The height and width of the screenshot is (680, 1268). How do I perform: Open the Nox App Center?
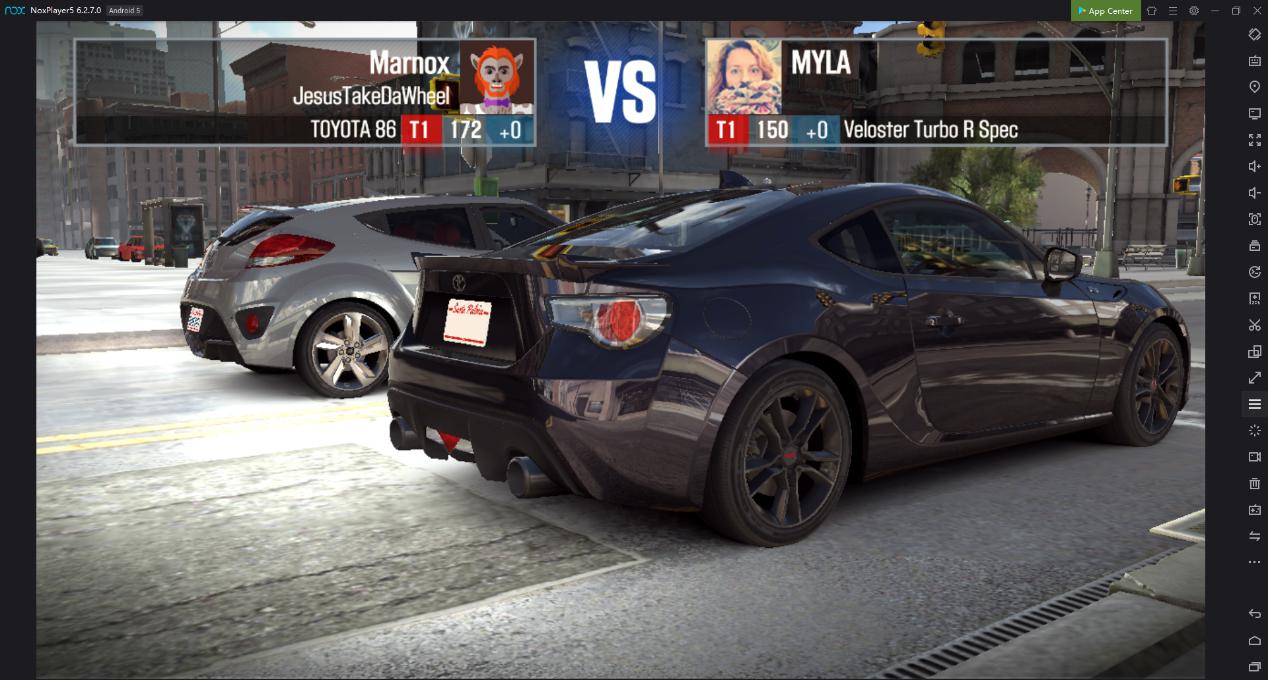[x=1105, y=11]
